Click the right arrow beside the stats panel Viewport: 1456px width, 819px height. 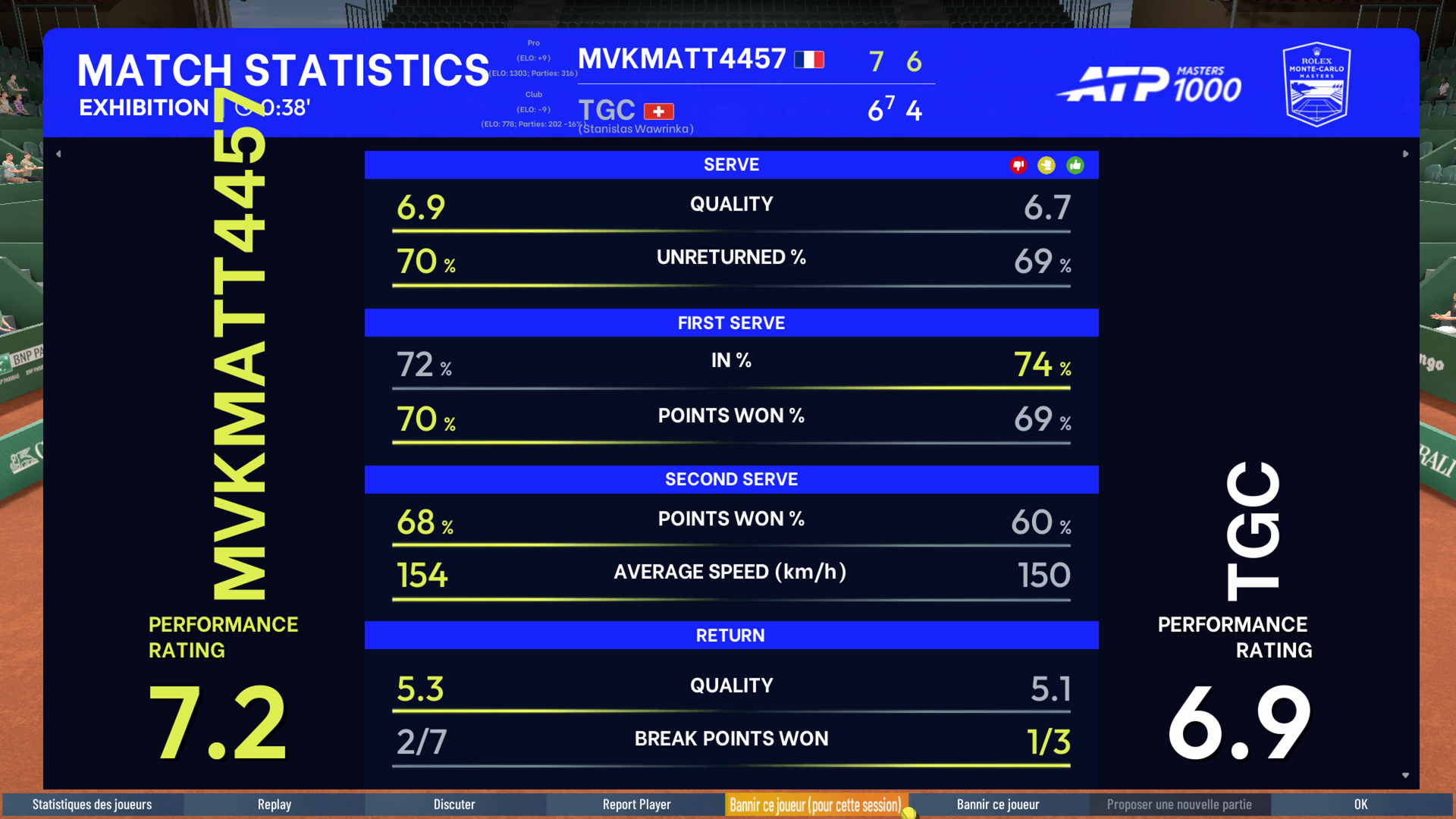pyautogui.click(x=1405, y=154)
